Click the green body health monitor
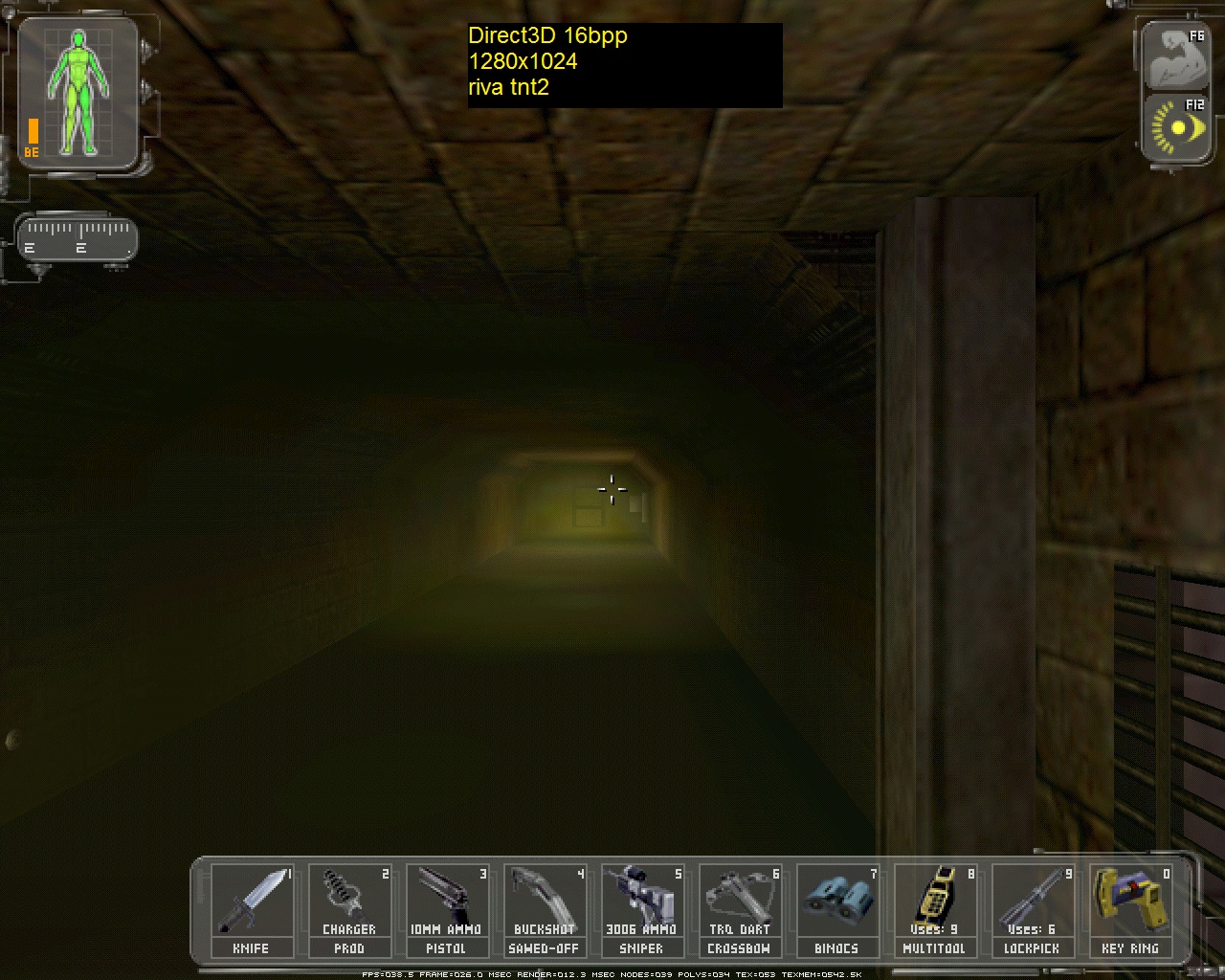The height and width of the screenshot is (980, 1225). tap(77, 91)
